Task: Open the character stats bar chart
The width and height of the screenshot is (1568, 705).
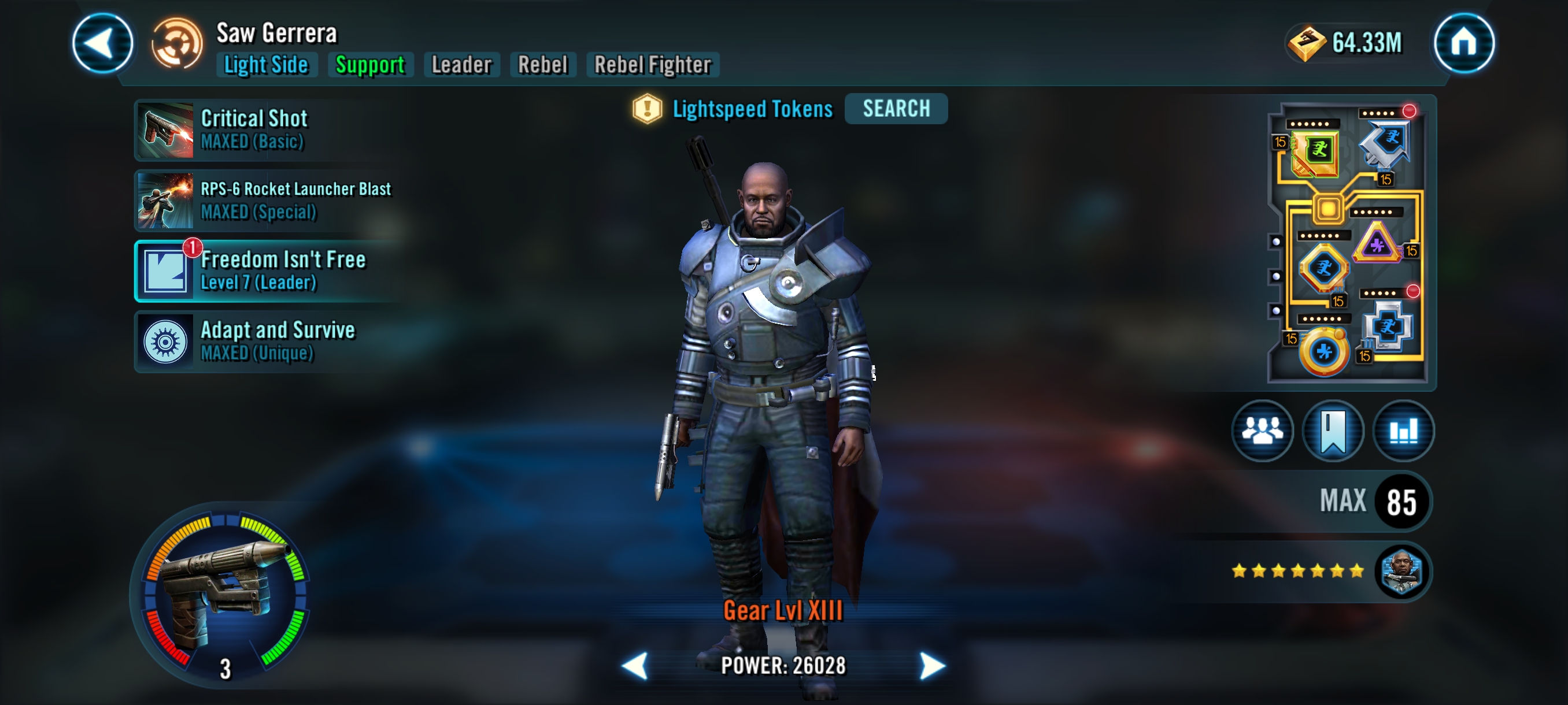Action: point(1403,431)
